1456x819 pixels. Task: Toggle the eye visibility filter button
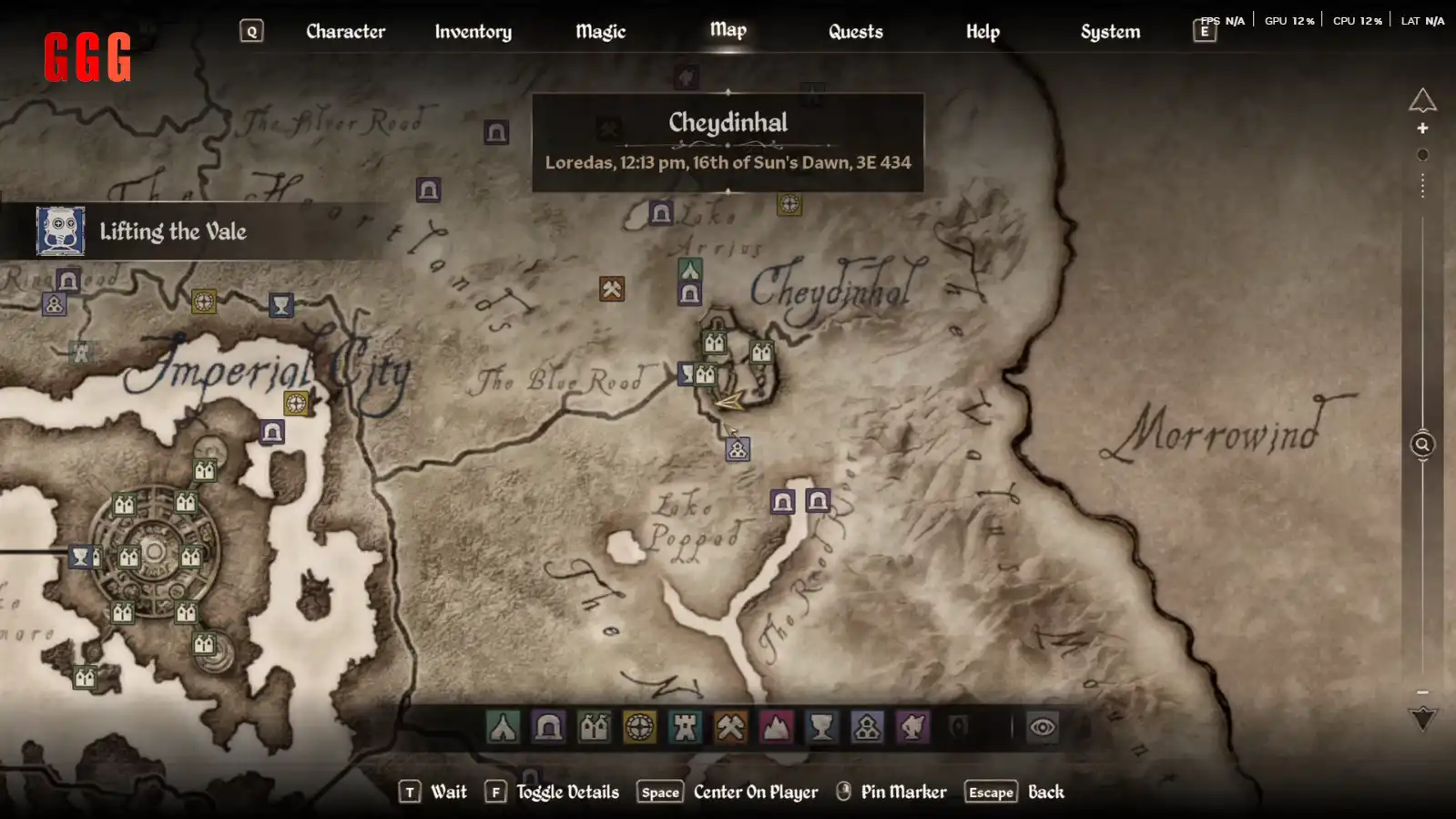coord(1042,727)
